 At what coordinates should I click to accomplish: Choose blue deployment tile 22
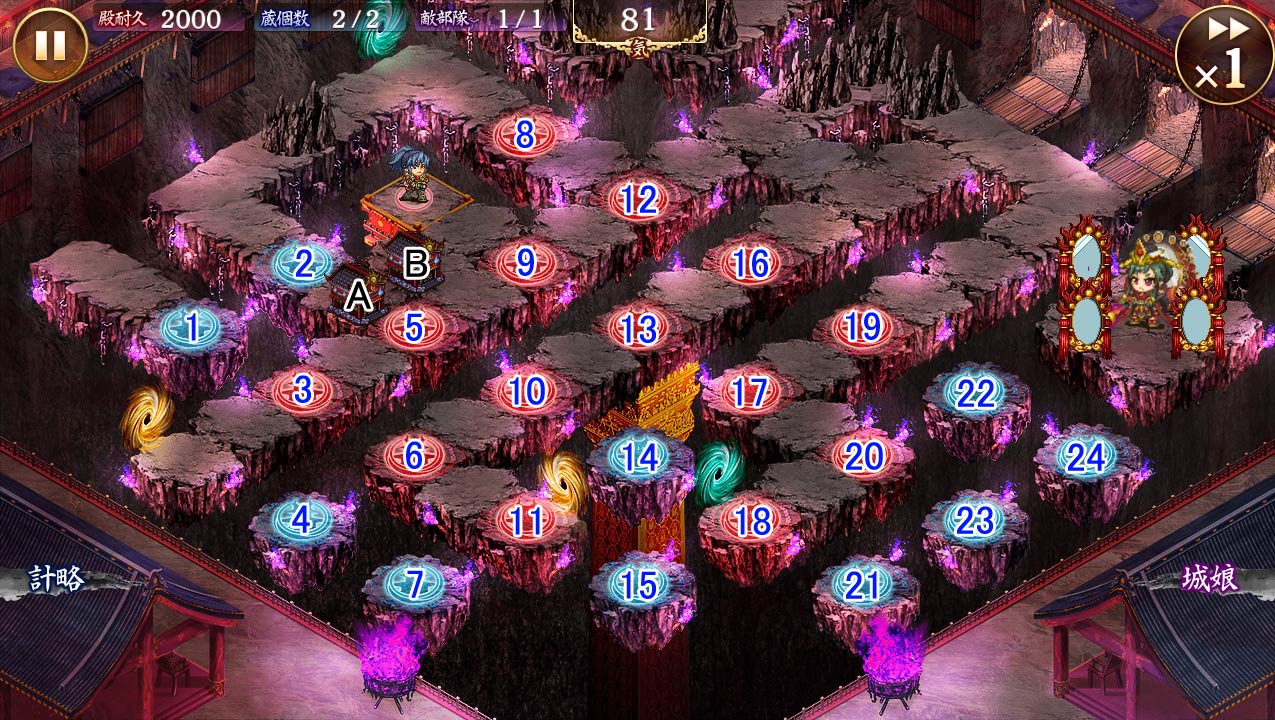pos(974,393)
